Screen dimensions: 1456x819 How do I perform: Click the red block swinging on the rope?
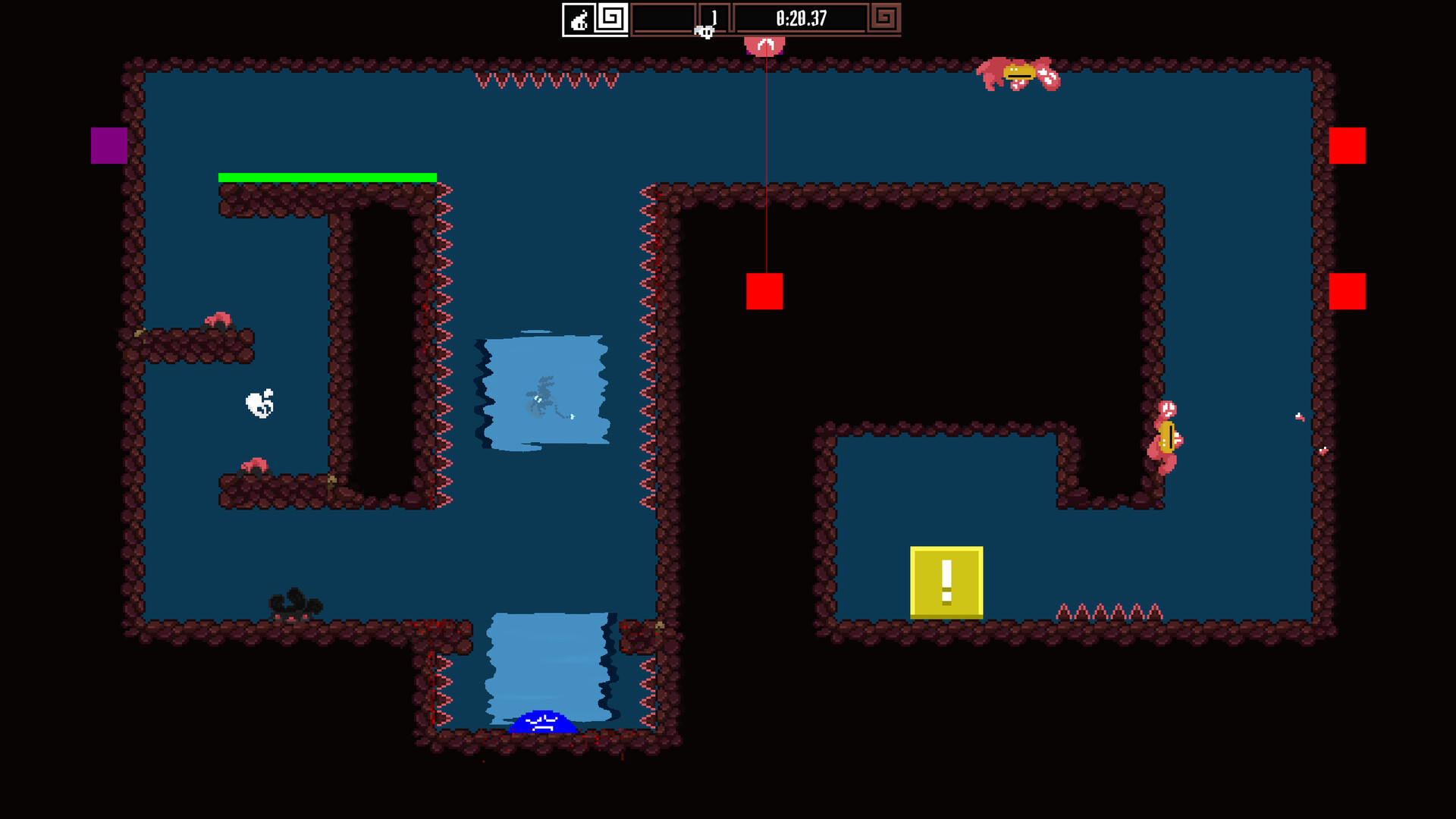[766, 292]
